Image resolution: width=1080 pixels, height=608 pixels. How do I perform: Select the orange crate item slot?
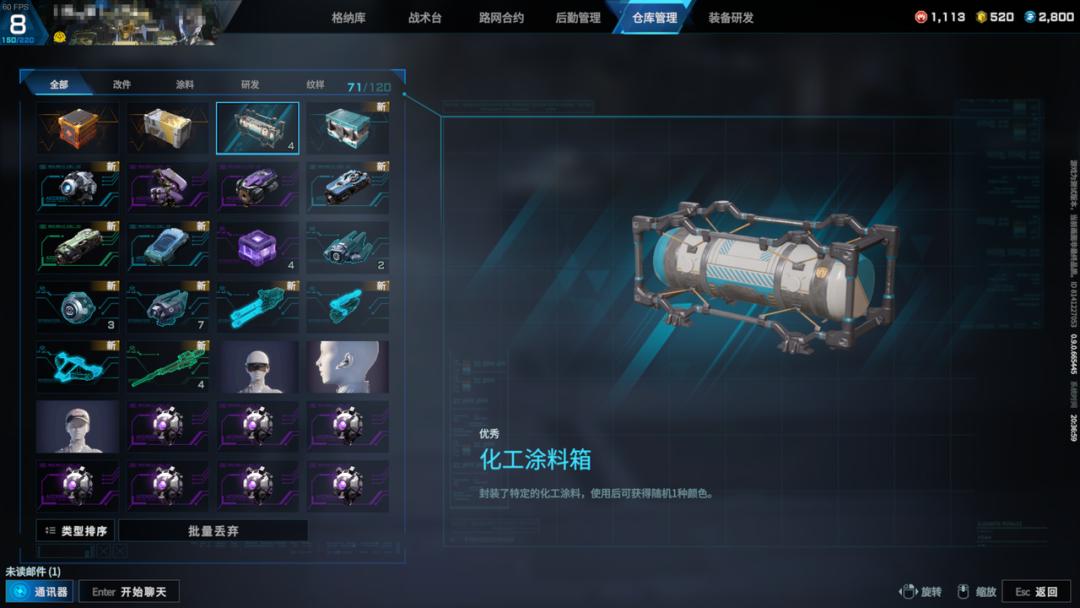click(x=78, y=128)
